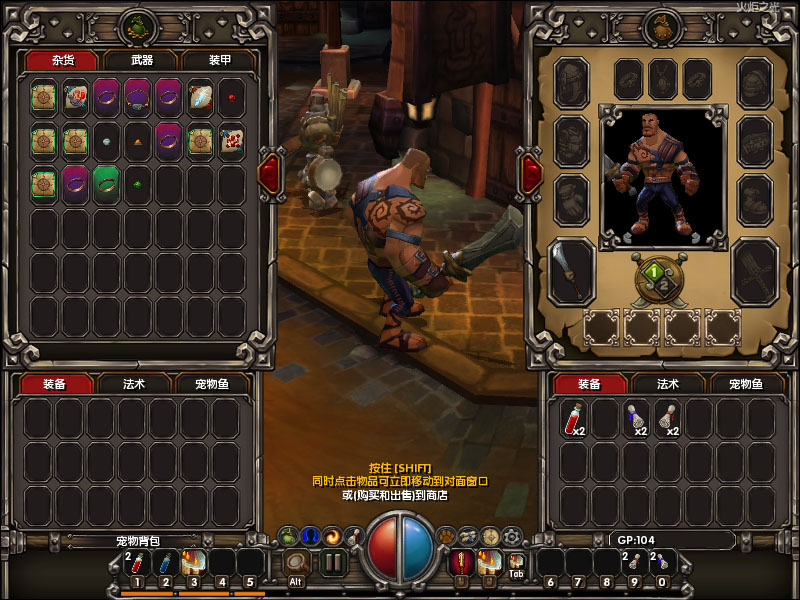Select the red-dotted scroll in the second row

[231, 140]
